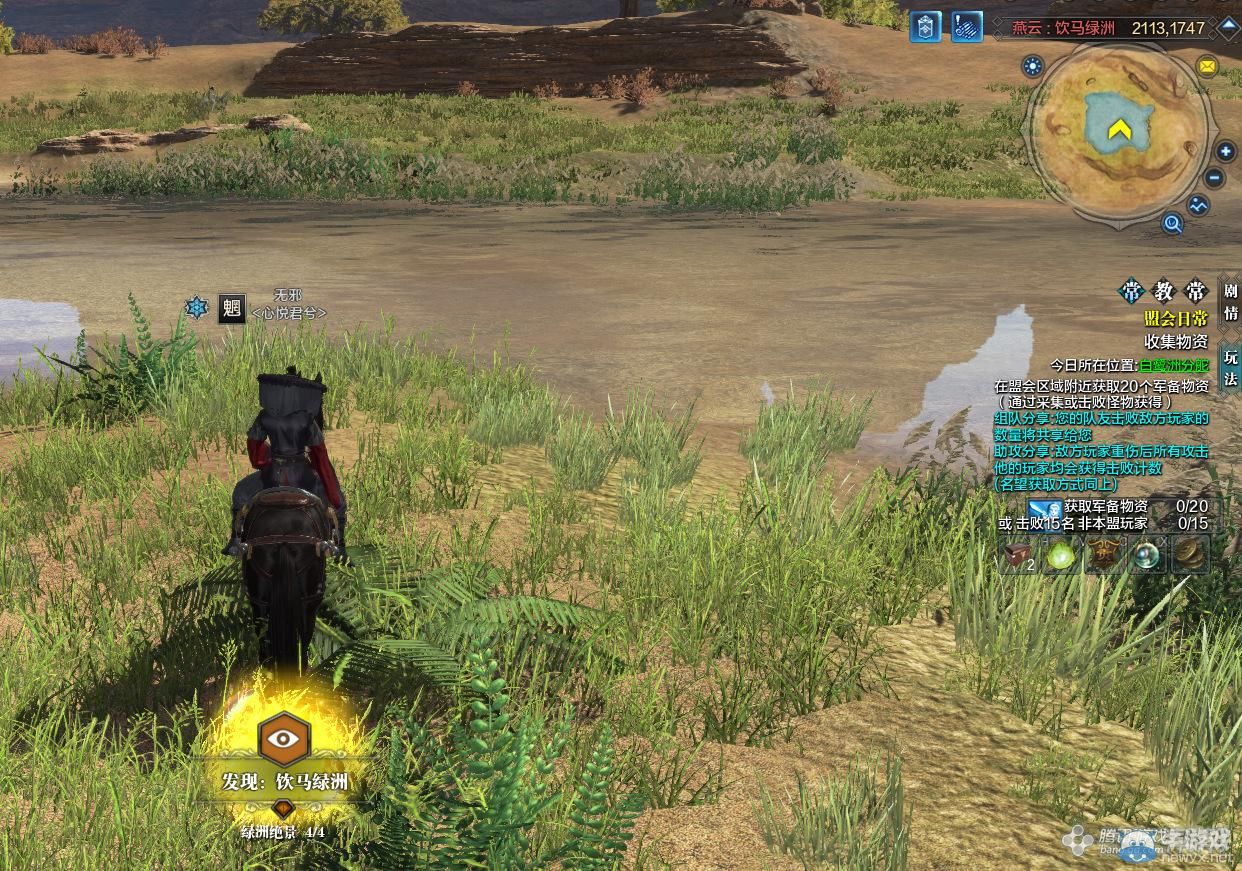Screen dimensions: 1242x871
Task: Zoom in with the minimap plus button
Action: point(1226,152)
